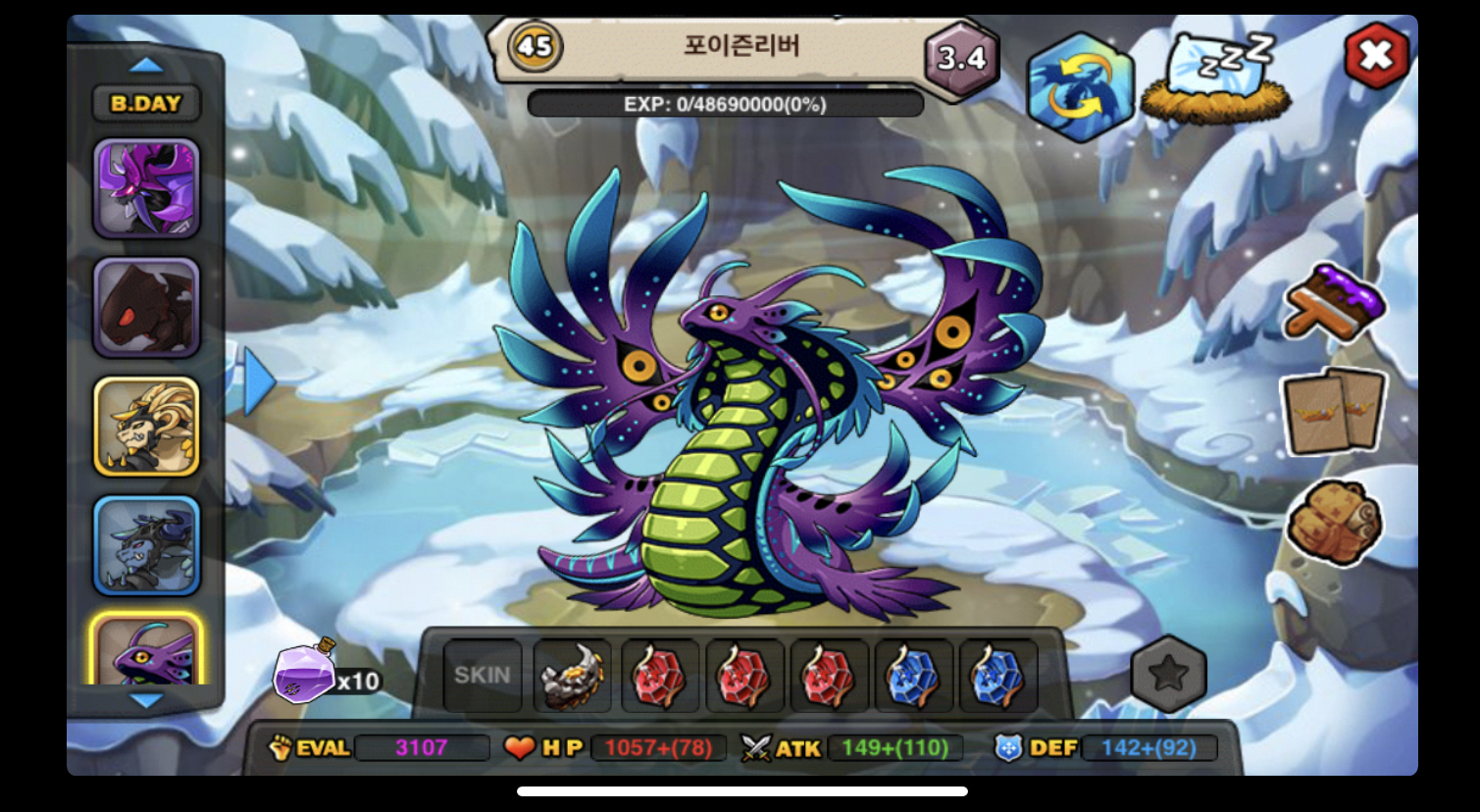Viewport: 1480px width, 812px height.
Task: Select the purple armored dragon portrait
Action: coord(147,188)
